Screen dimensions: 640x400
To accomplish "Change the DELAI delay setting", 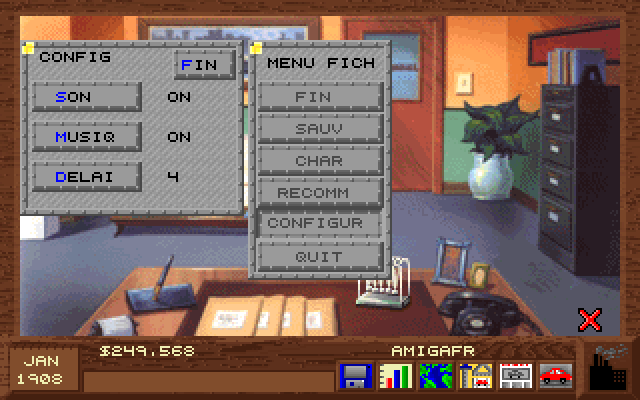I will [86, 177].
